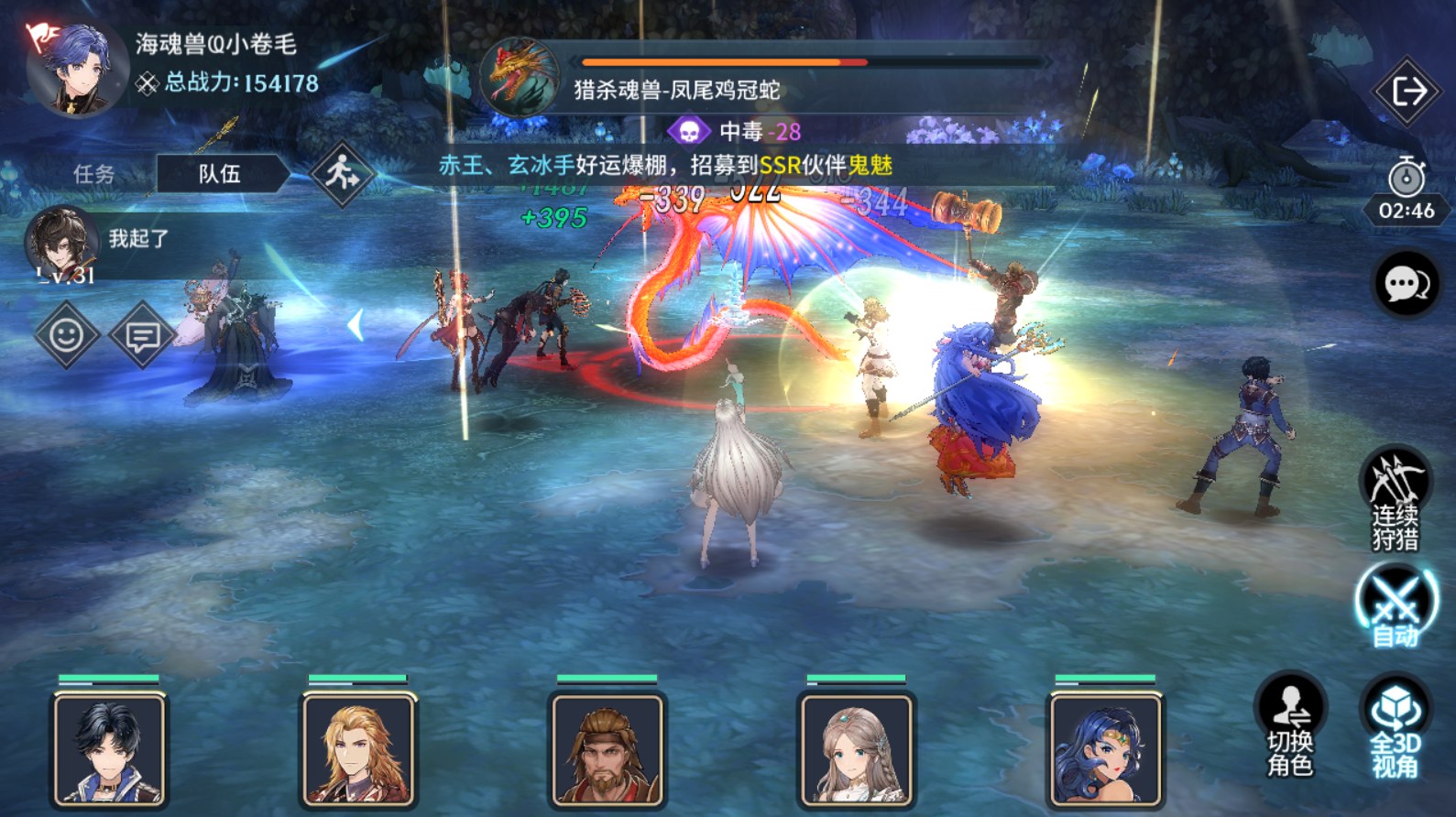The width and height of the screenshot is (1456, 817).
Task: Select the blue-haired woman portrait
Action: pyautogui.click(x=1105, y=749)
